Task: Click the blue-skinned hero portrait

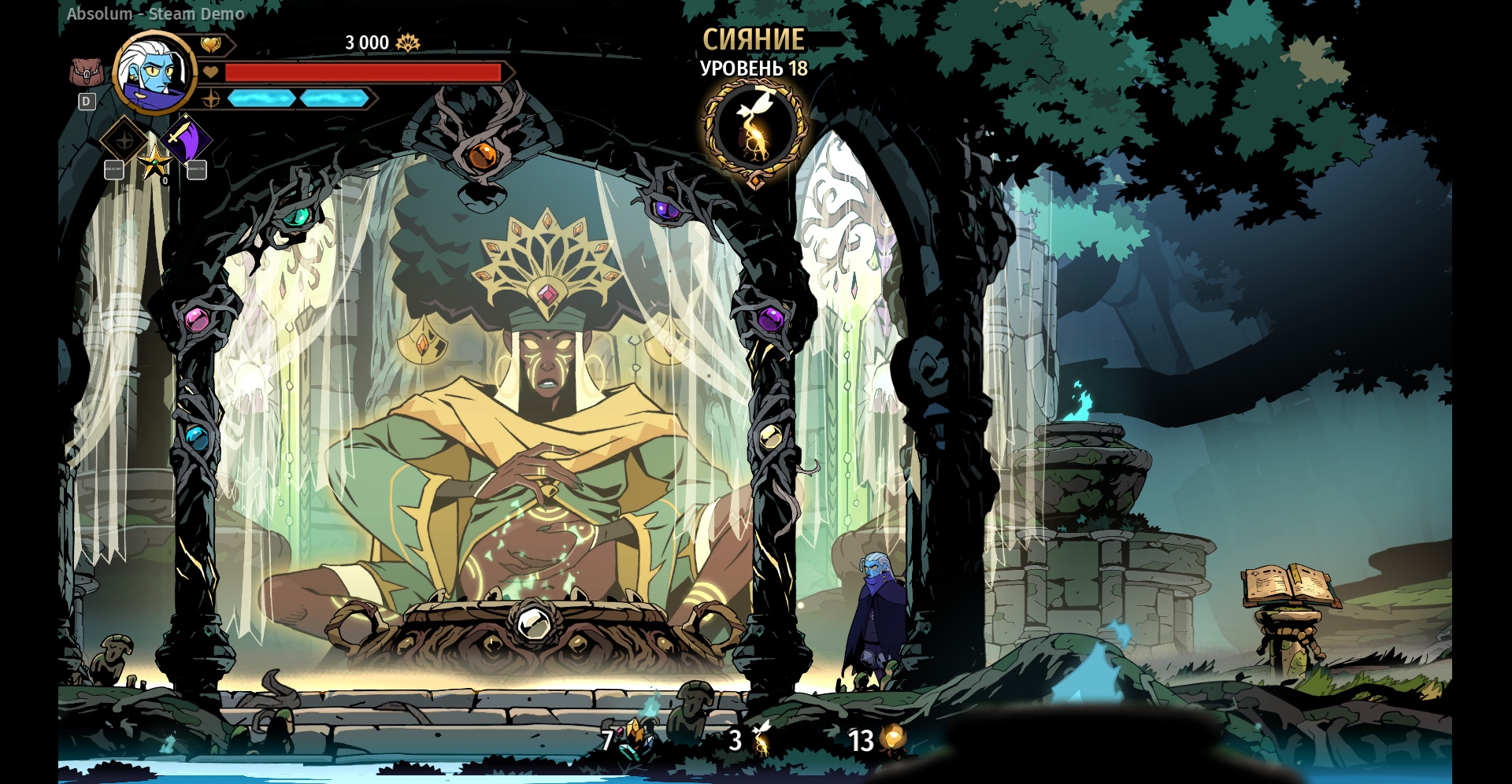Action: coord(155,73)
